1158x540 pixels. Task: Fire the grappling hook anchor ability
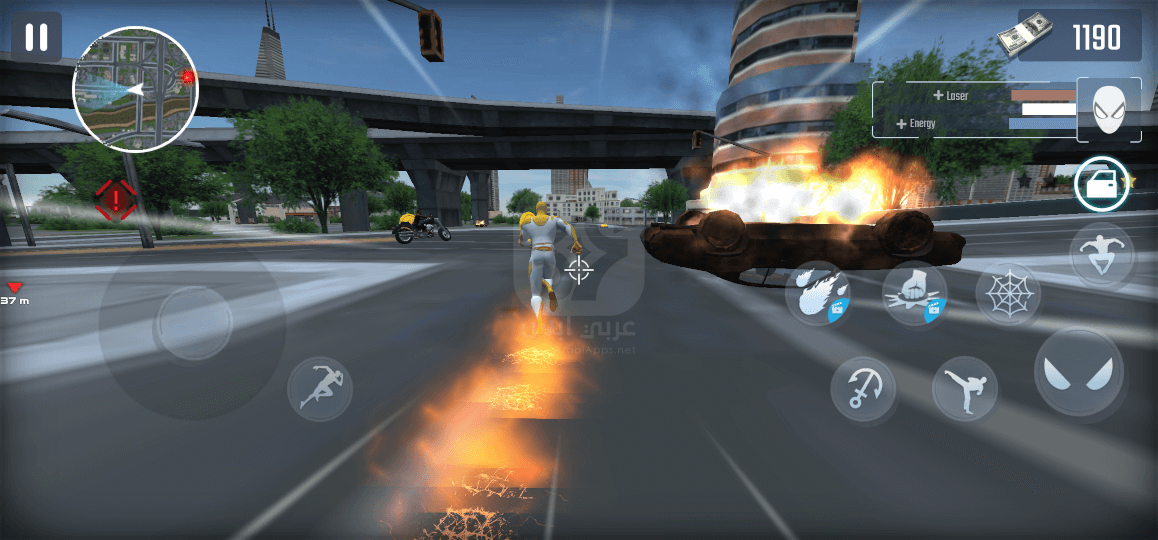pos(863,389)
